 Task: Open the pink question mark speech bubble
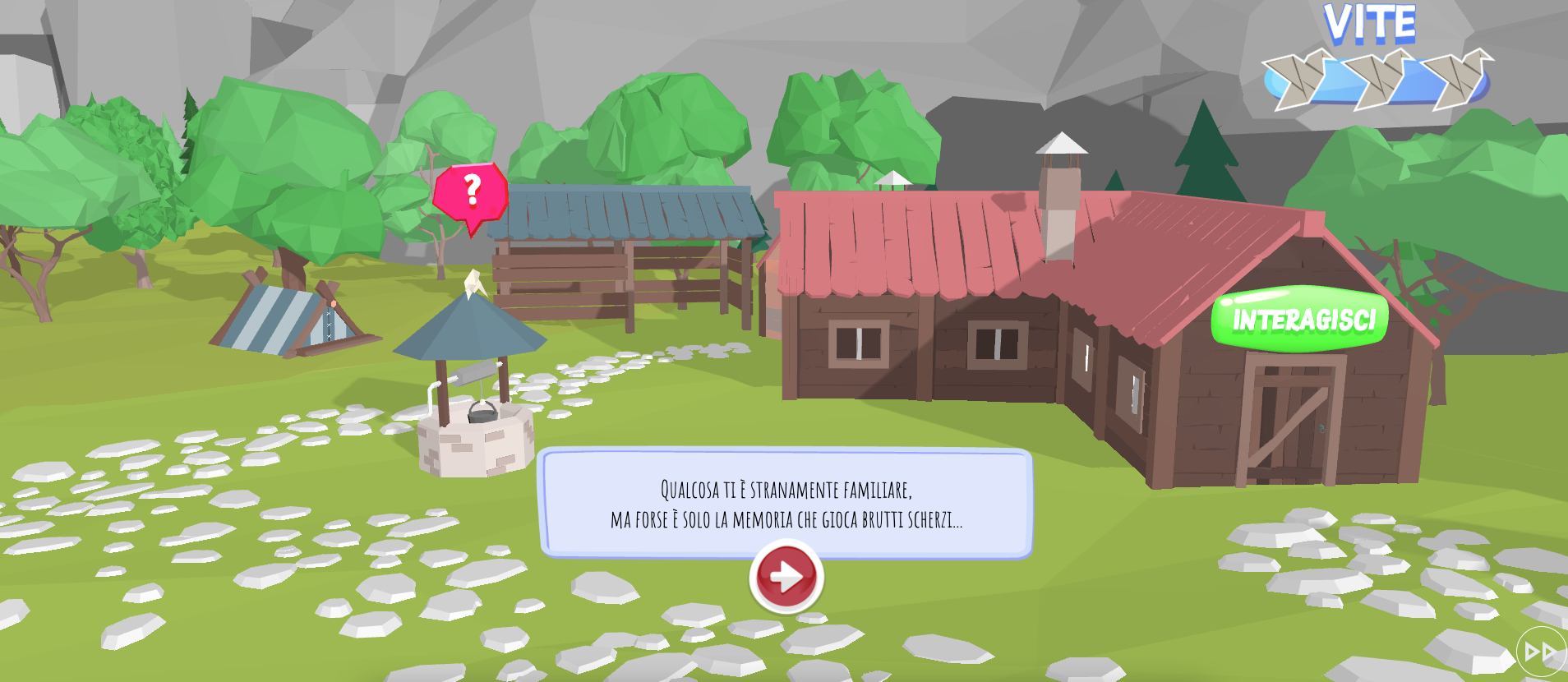pyautogui.click(x=471, y=194)
